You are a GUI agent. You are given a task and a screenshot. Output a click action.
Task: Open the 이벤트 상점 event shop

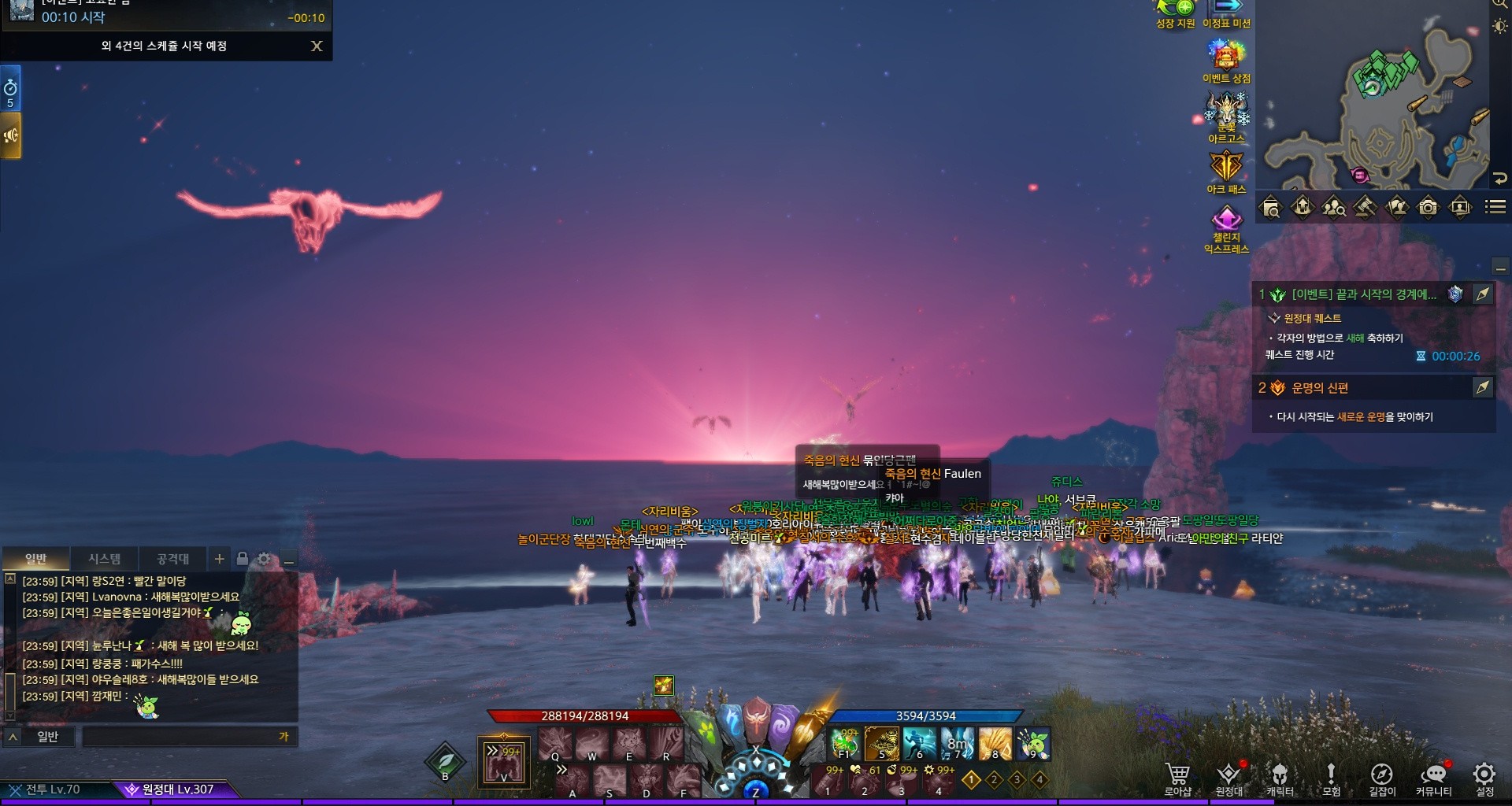pyautogui.click(x=1226, y=60)
